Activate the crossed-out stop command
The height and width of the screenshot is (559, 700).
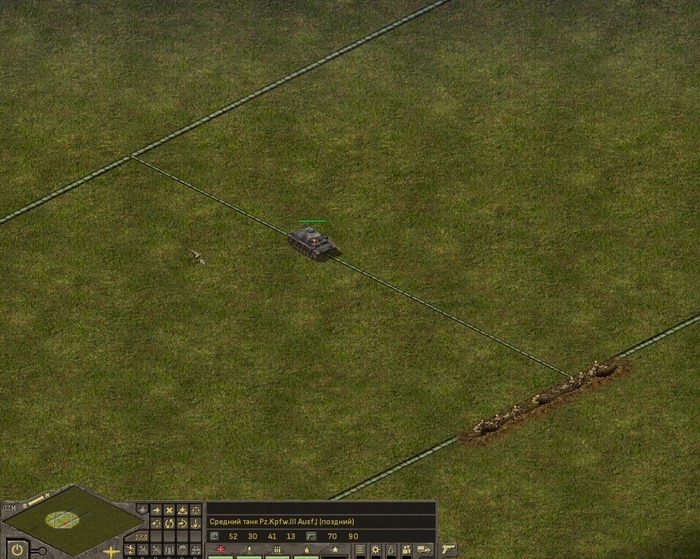pos(169,510)
